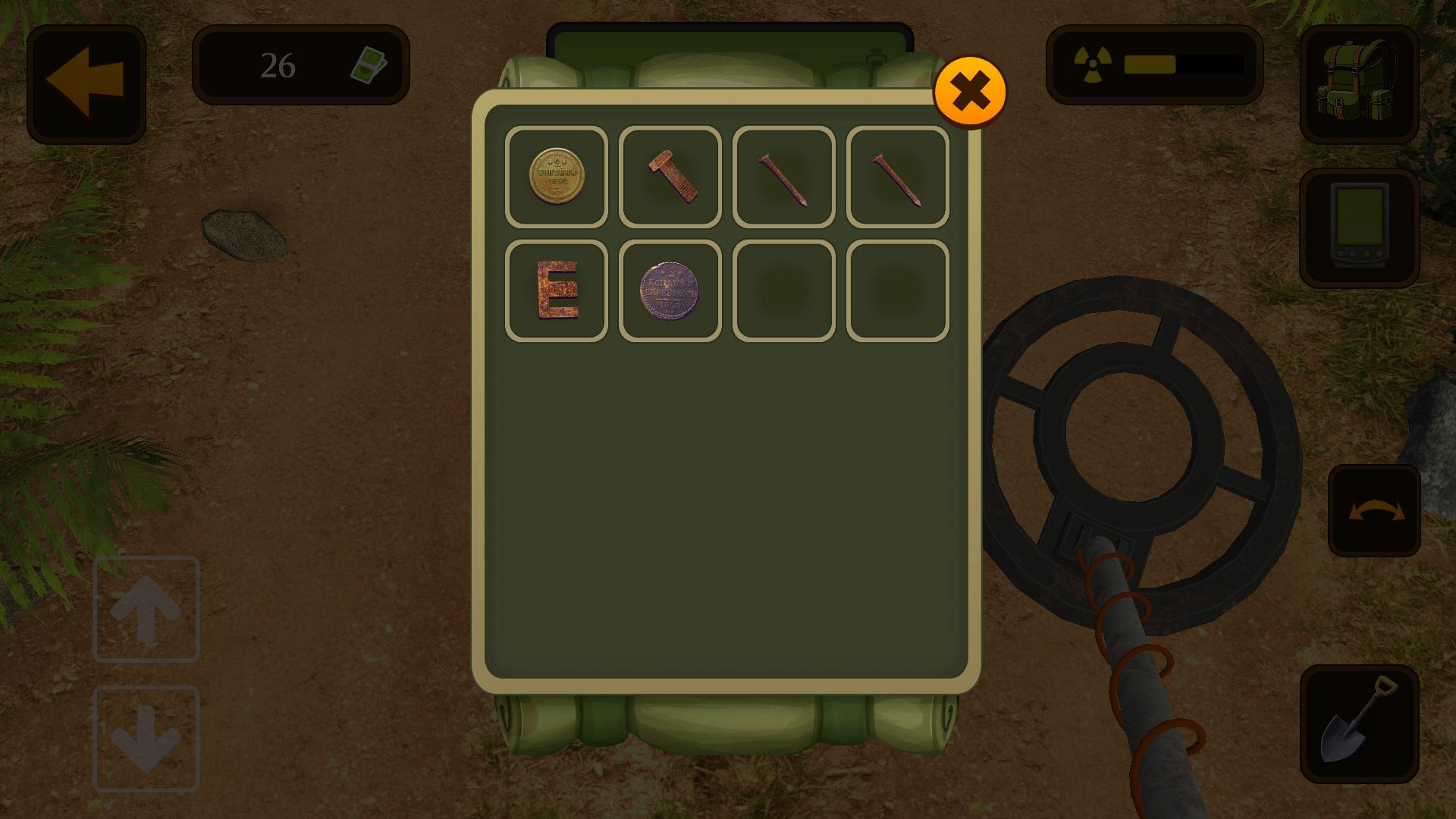Select the dark silver coin slot
Viewport: 1456px width, 819px height.
click(x=670, y=290)
